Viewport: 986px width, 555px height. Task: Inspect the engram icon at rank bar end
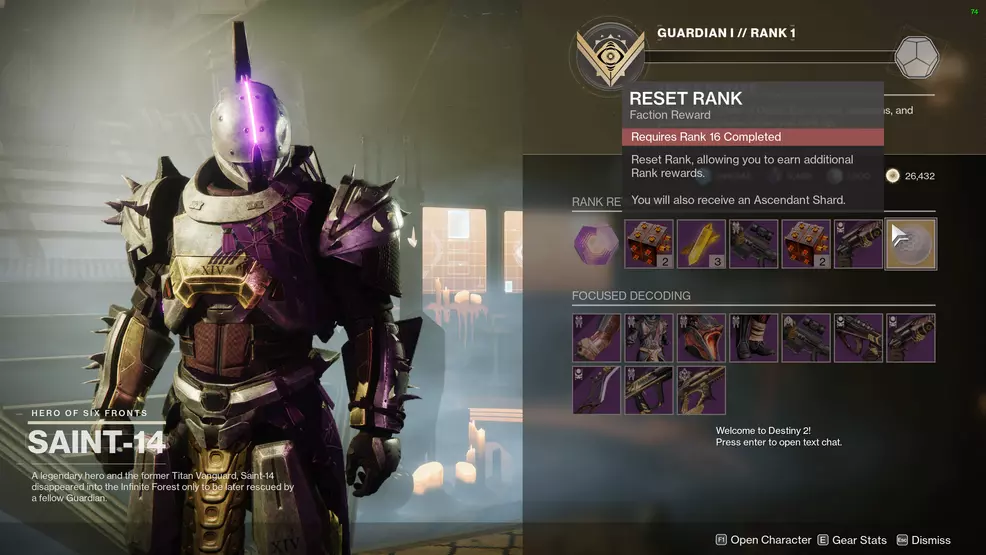coord(915,57)
